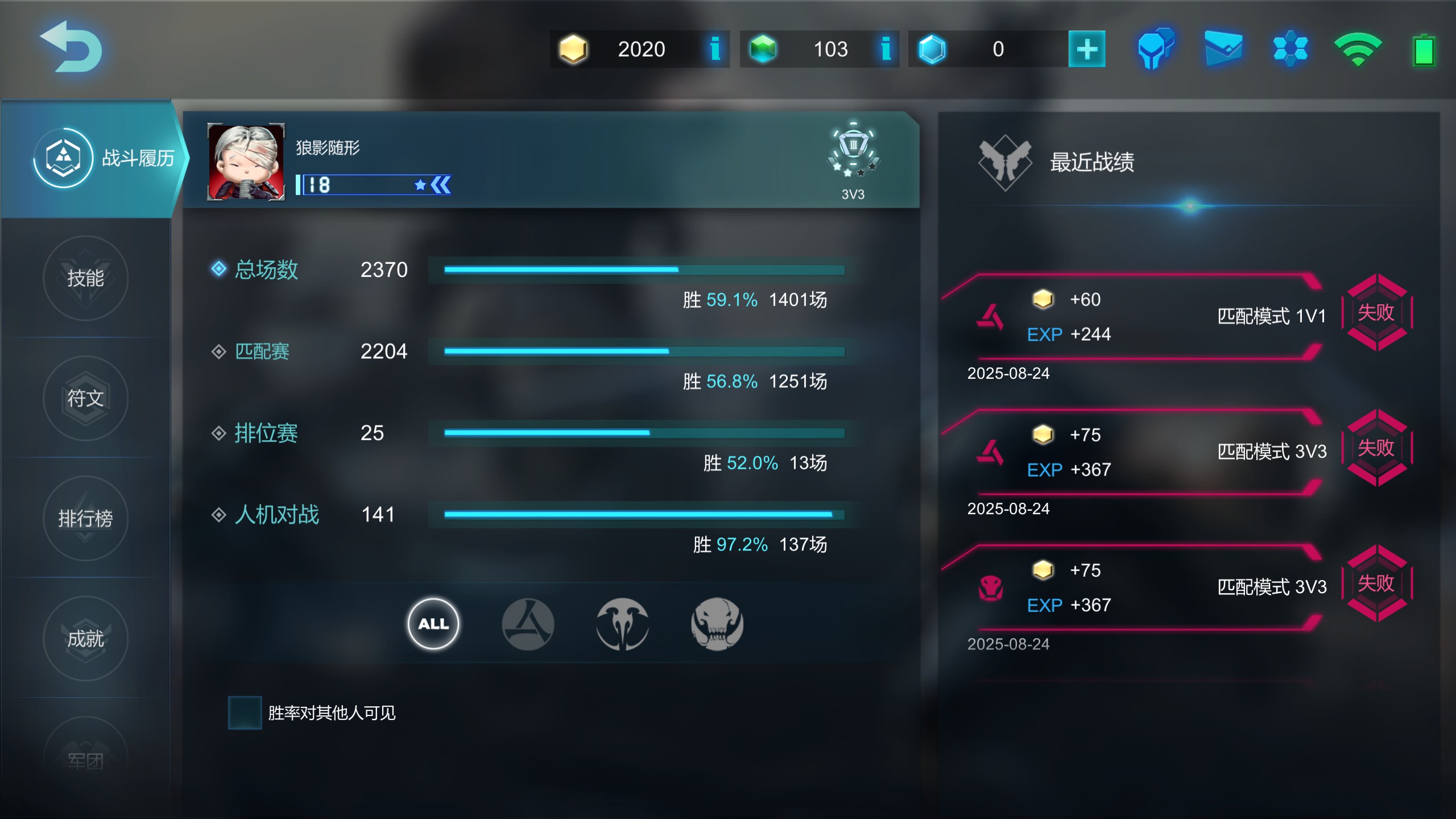Filter stats by the horned emblem mode

[x=622, y=624]
